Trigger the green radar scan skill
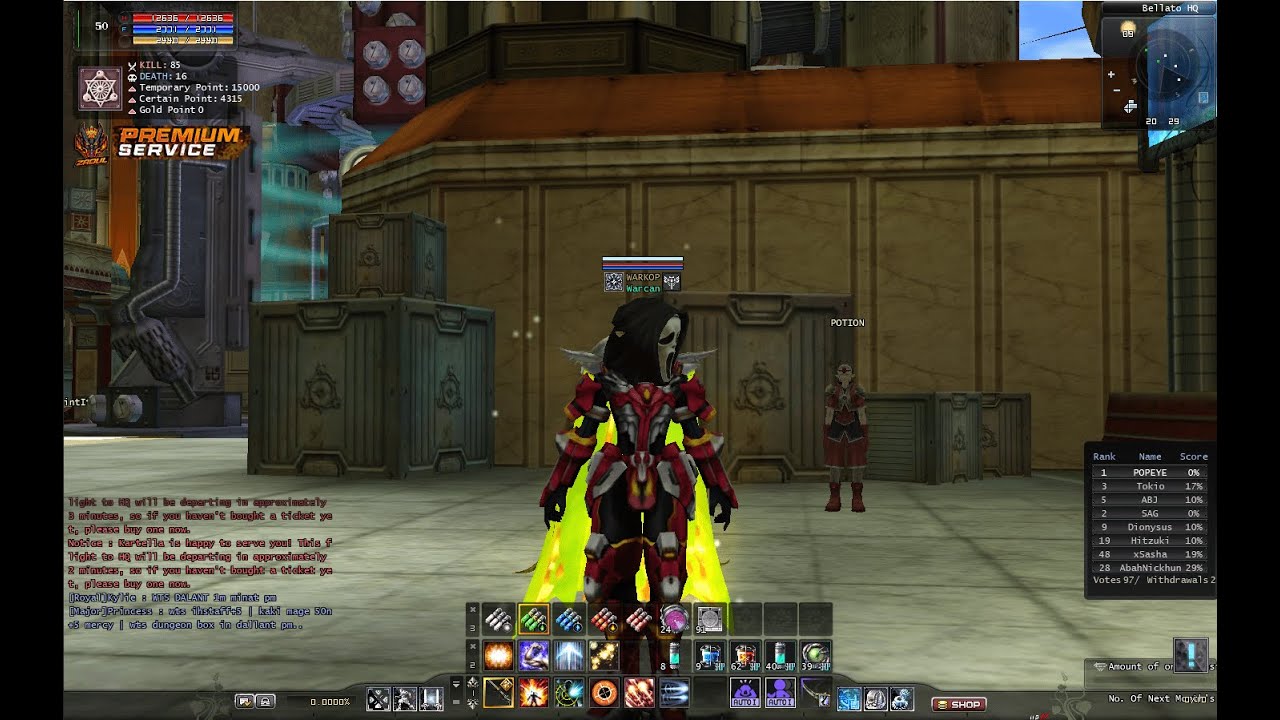The height and width of the screenshot is (720, 1280). (x=569, y=692)
